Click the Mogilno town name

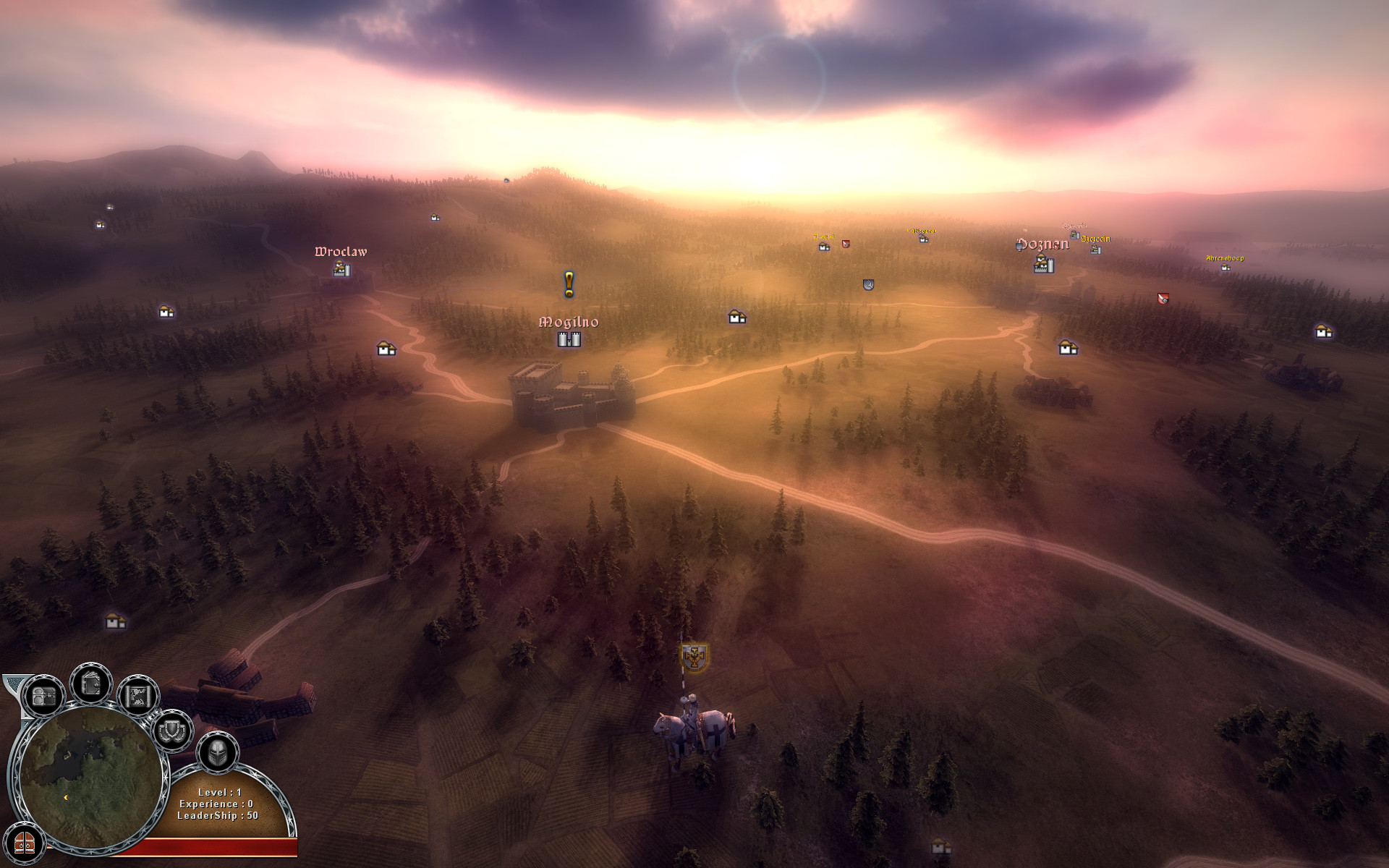click(x=571, y=323)
